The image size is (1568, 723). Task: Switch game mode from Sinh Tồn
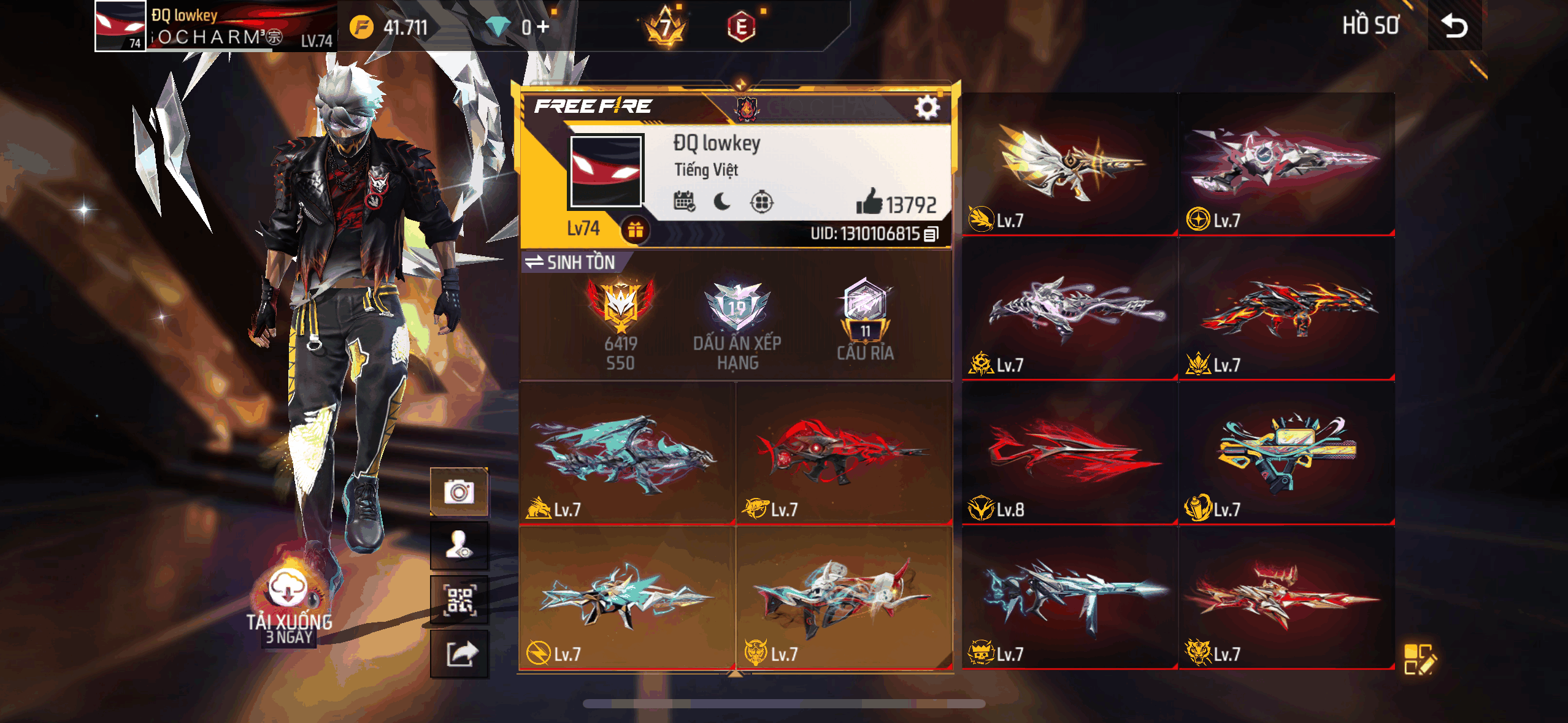click(571, 262)
